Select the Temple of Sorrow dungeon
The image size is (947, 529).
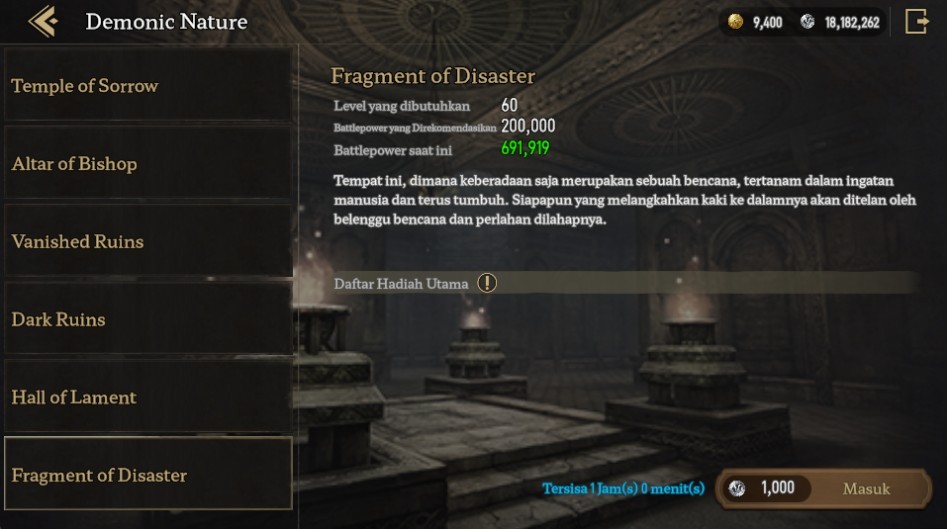pyautogui.click(x=148, y=86)
